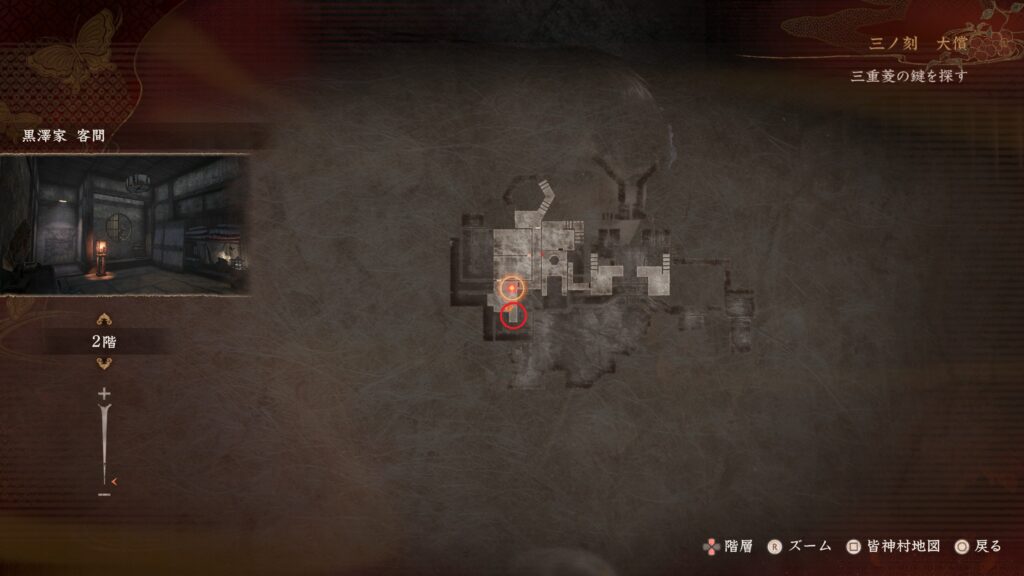Choose 戻る to close the map
This screenshot has width=1024, height=576.
point(977,546)
